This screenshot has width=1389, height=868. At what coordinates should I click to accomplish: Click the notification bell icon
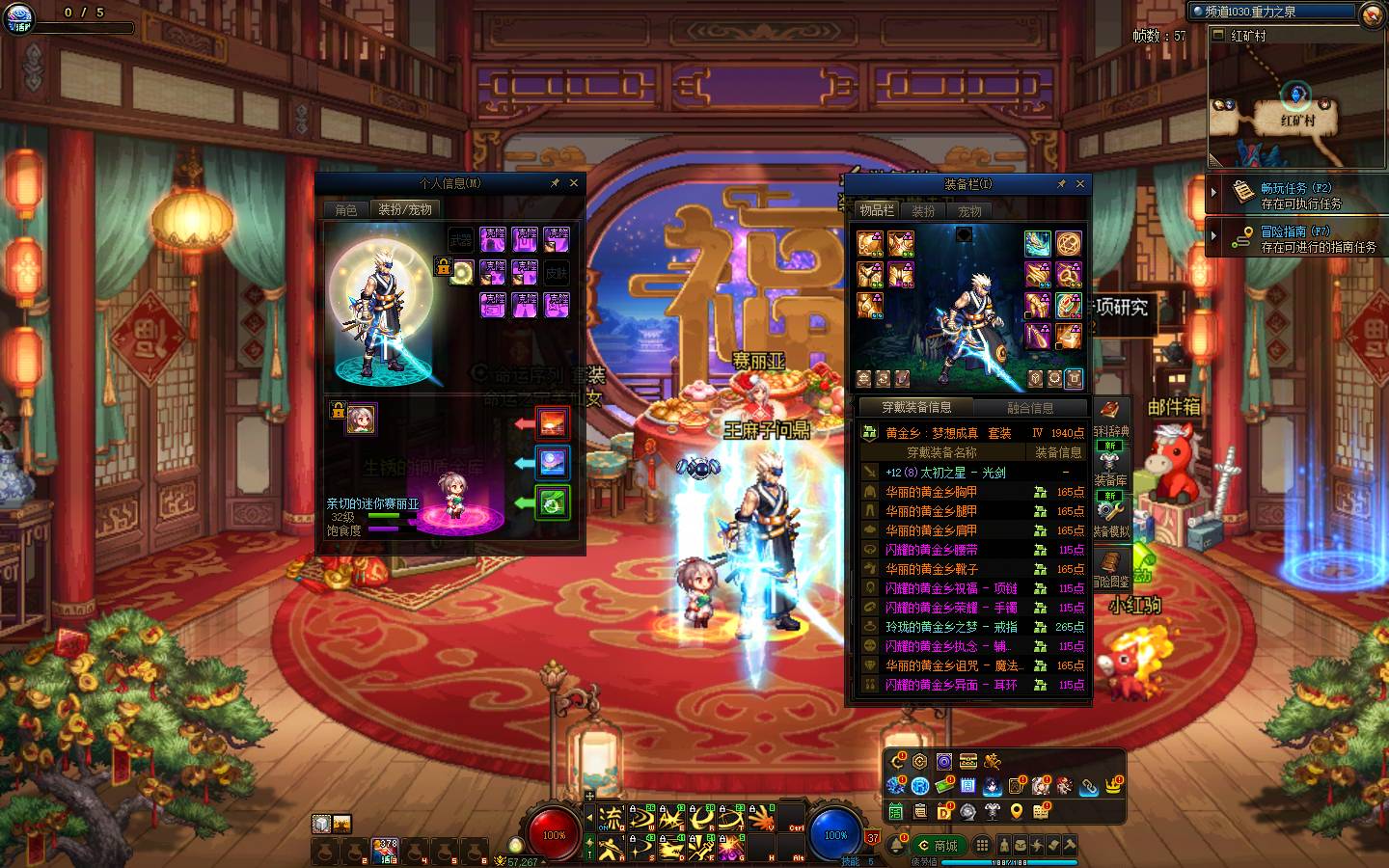tap(896, 846)
